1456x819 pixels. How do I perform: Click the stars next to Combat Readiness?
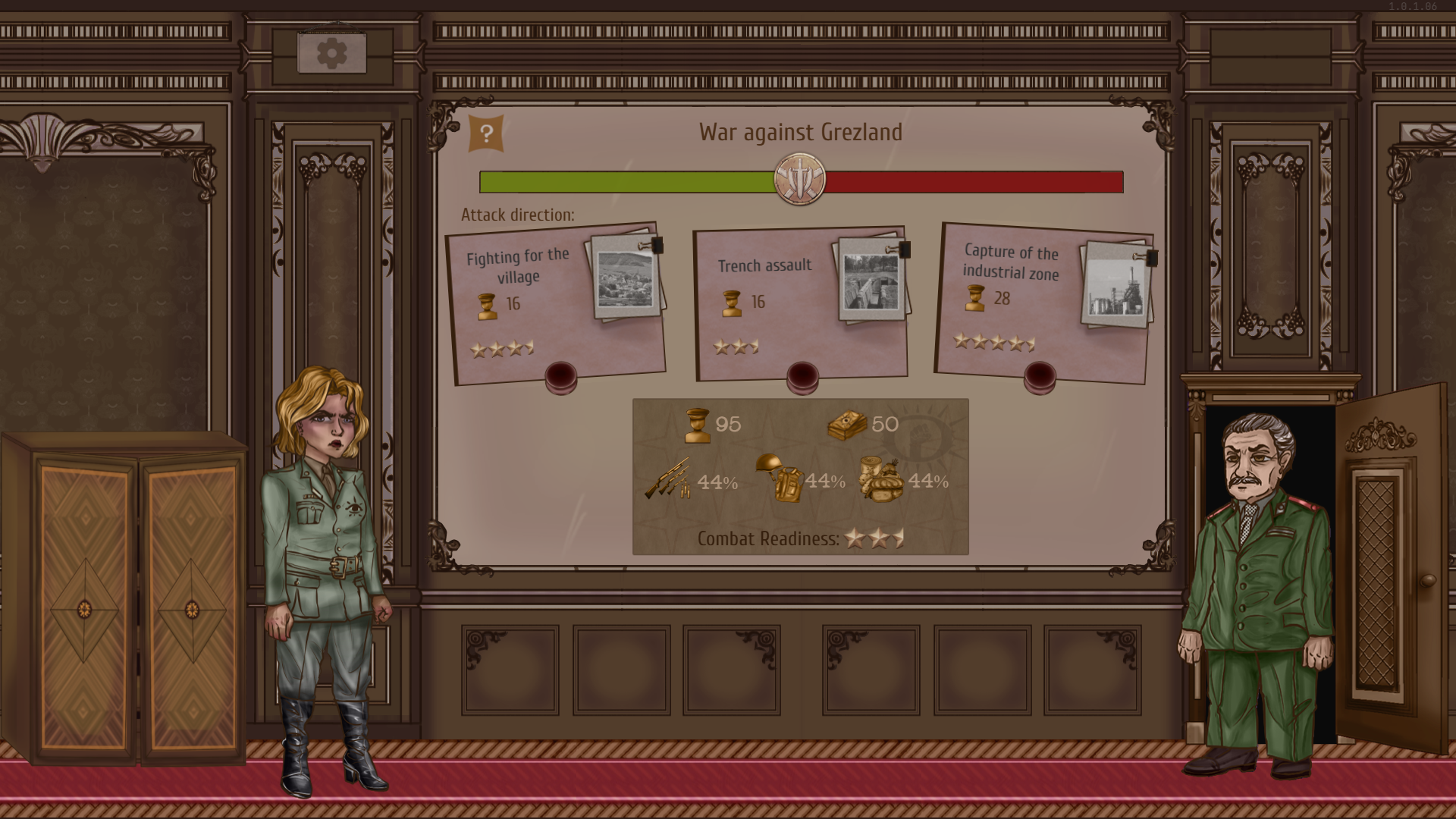(x=874, y=538)
